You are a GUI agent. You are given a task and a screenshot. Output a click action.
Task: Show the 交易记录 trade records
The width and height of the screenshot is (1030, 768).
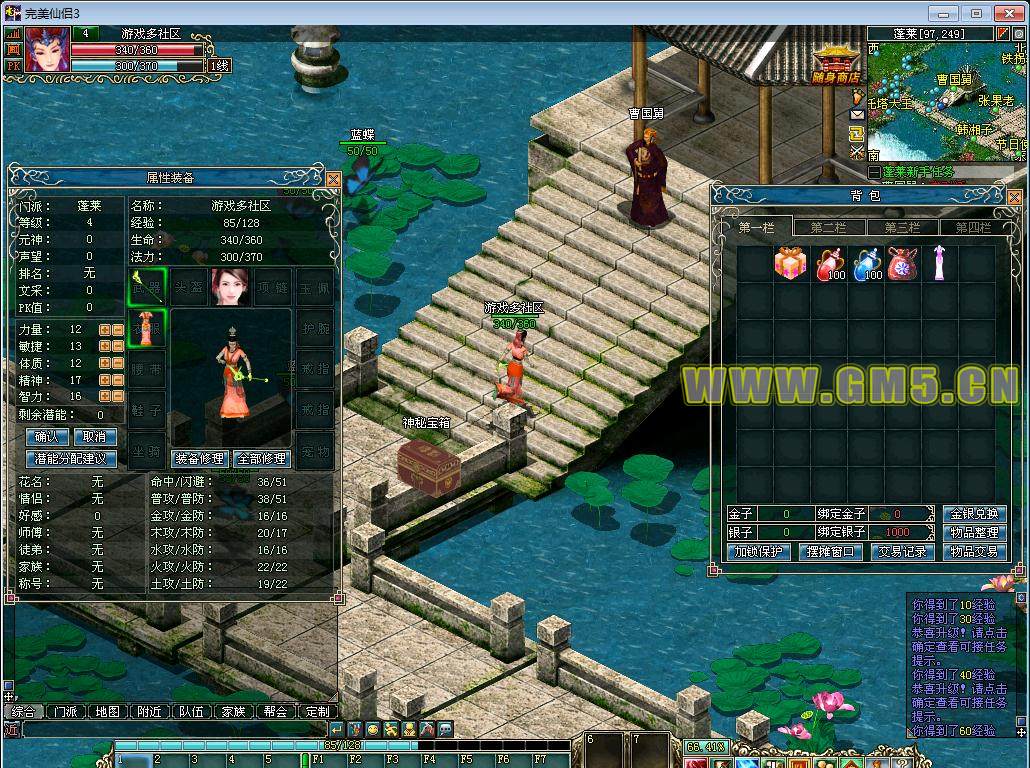(x=901, y=552)
